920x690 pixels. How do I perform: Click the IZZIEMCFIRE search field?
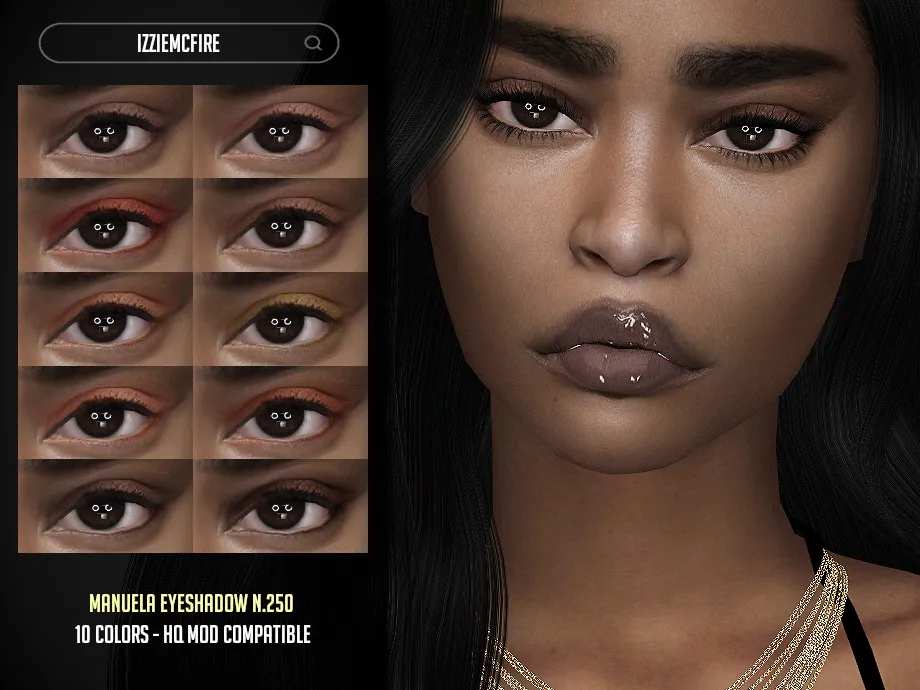coord(175,43)
